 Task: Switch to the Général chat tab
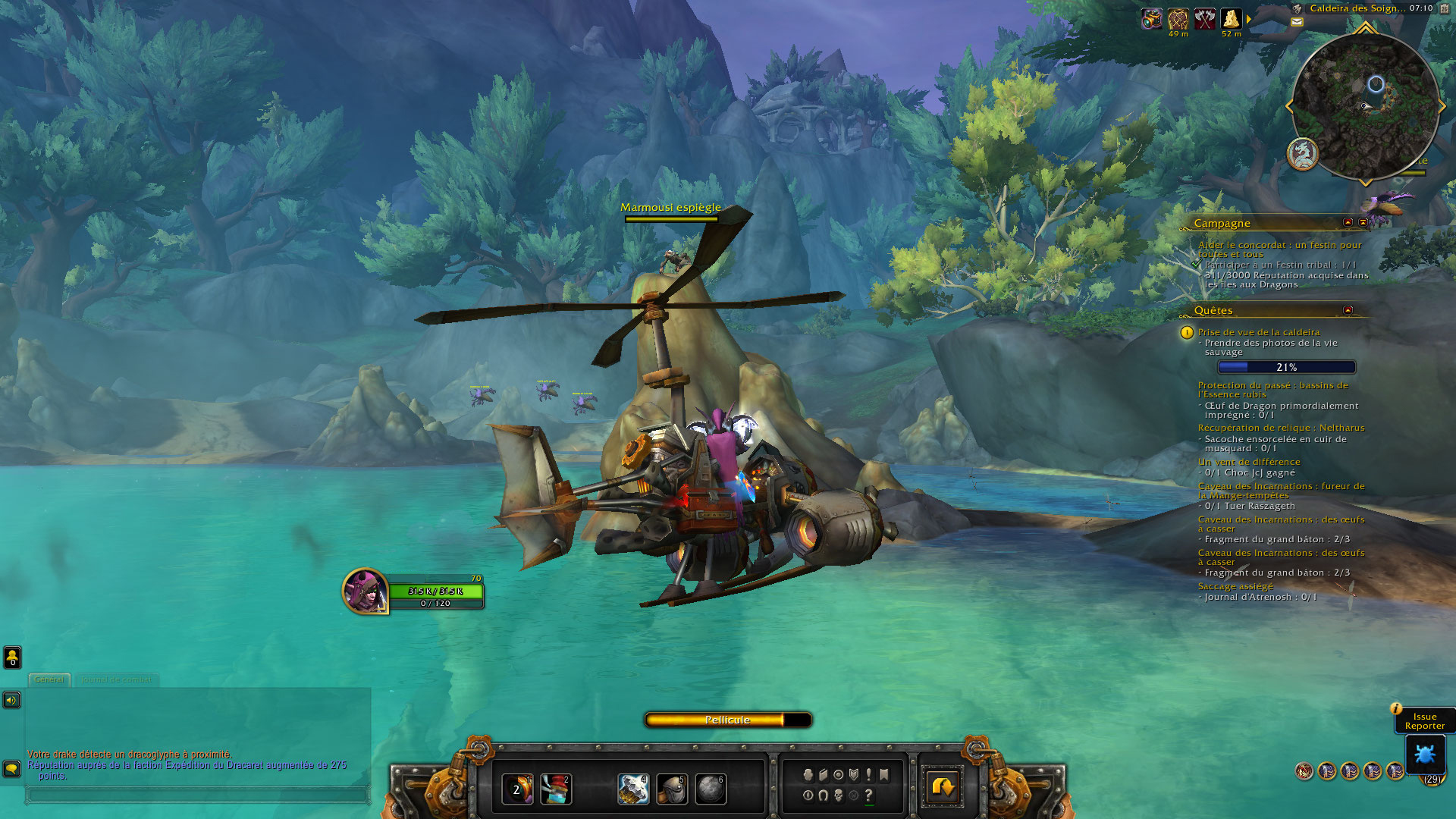click(49, 679)
